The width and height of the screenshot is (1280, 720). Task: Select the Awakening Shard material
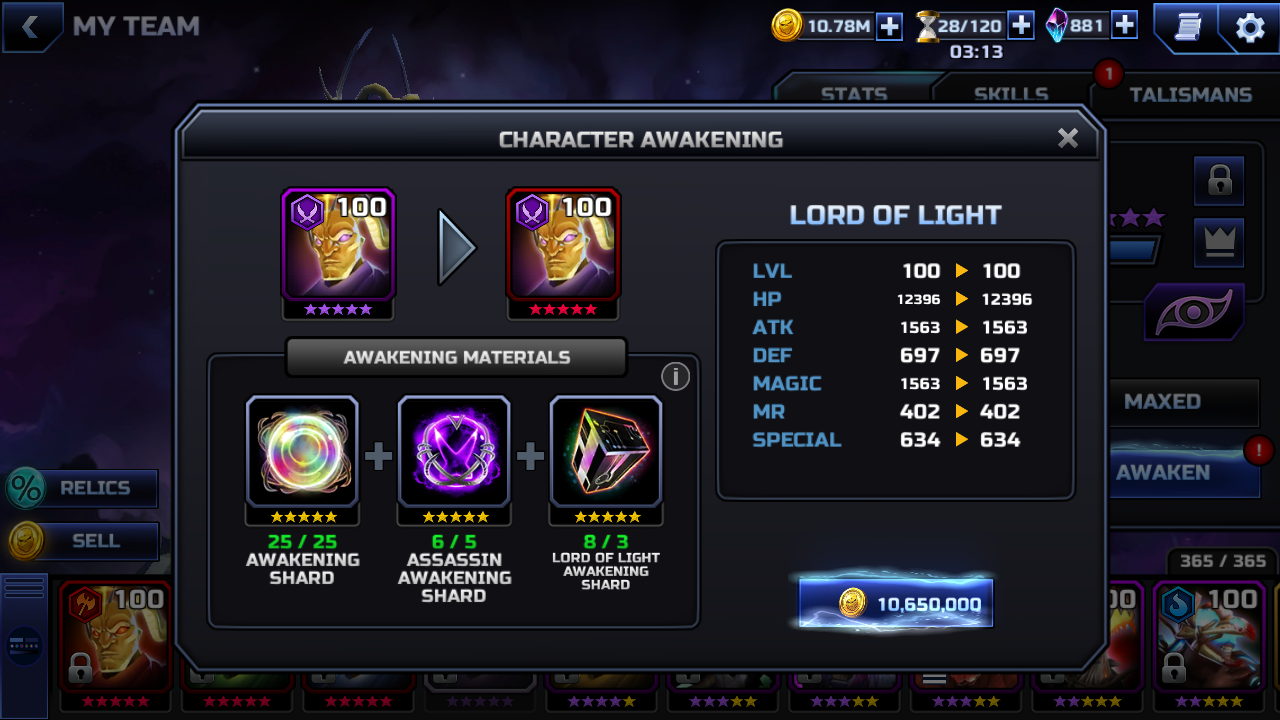point(302,453)
